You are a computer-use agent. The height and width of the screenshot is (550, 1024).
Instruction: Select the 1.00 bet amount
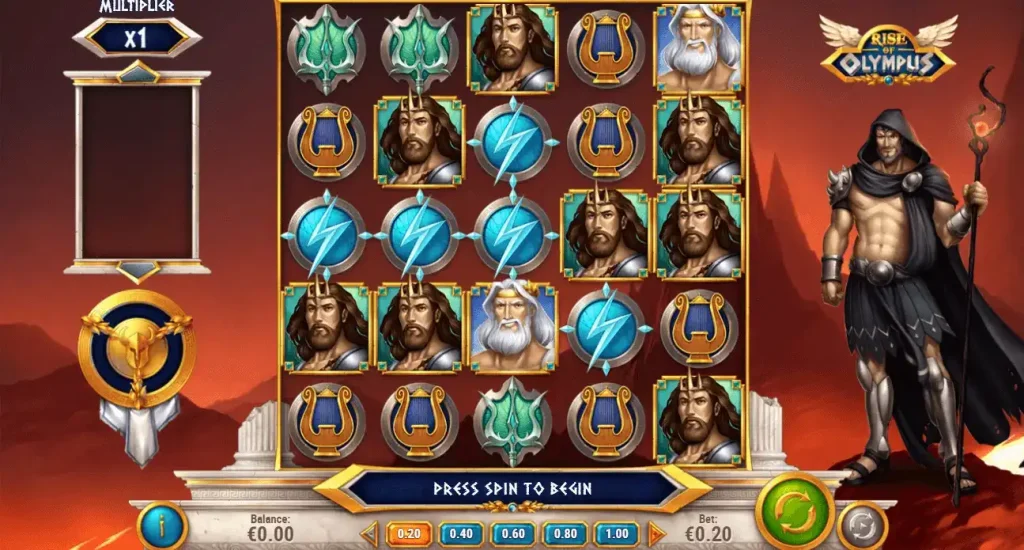point(617,534)
